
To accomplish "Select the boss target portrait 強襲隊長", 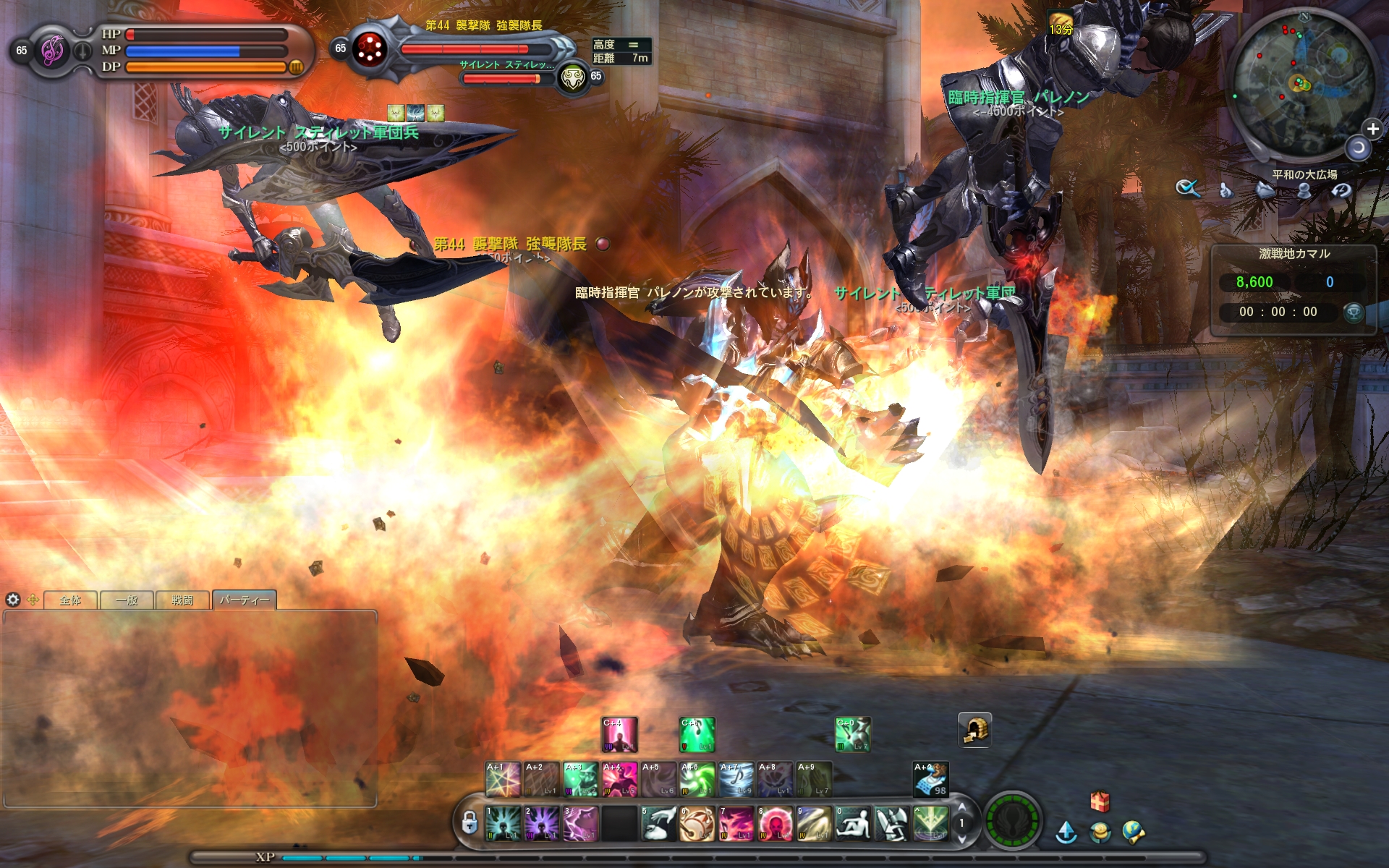I will click(370, 48).
